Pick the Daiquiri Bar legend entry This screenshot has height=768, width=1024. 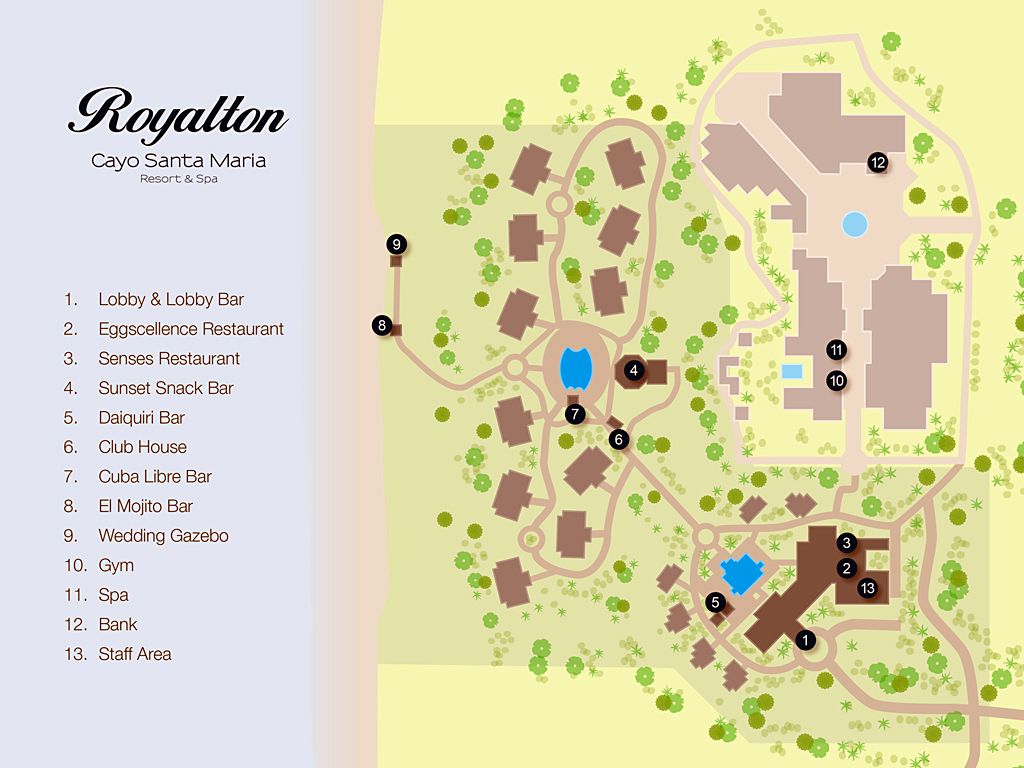[x=141, y=417]
